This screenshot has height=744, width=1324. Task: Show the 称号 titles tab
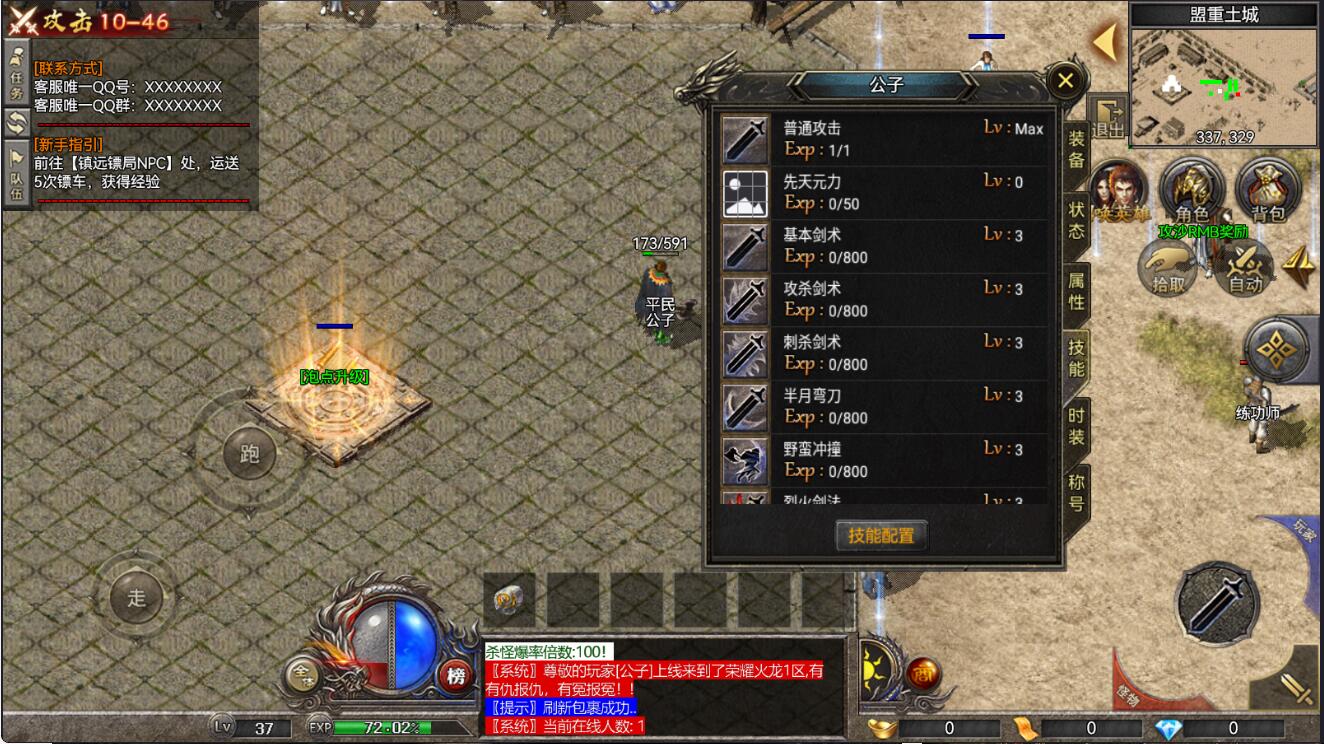coord(1076,492)
